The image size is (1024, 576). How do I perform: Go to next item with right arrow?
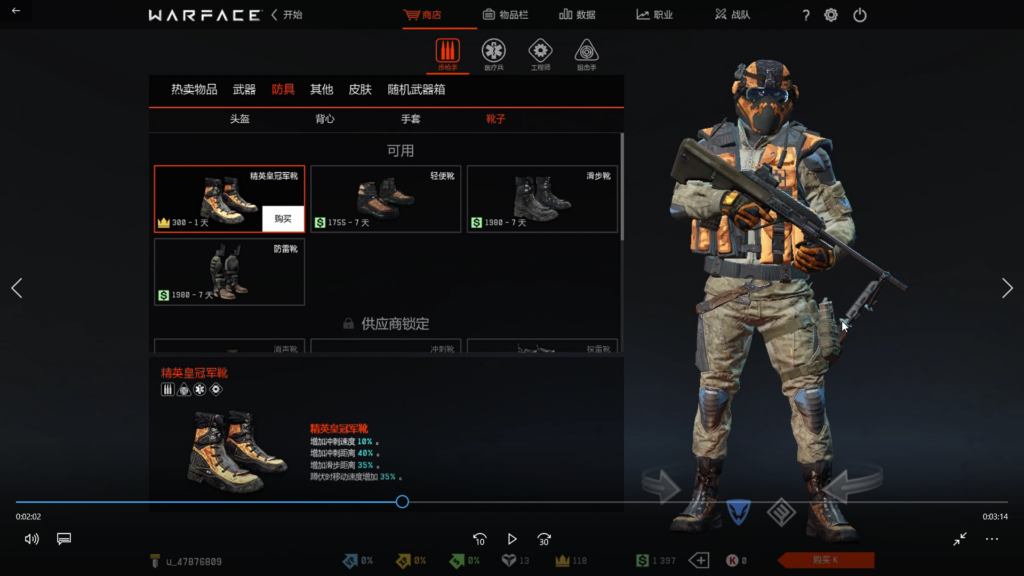(1007, 288)
